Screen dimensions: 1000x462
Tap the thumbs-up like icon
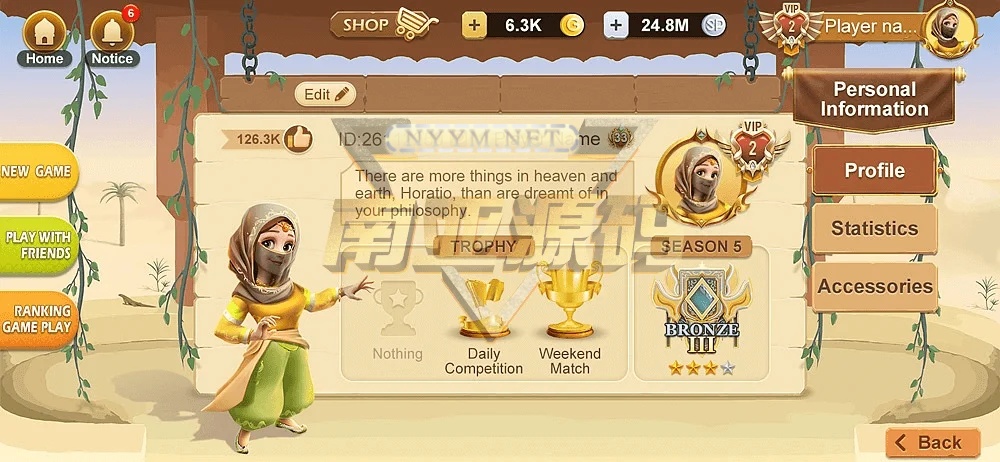[298, 138]
